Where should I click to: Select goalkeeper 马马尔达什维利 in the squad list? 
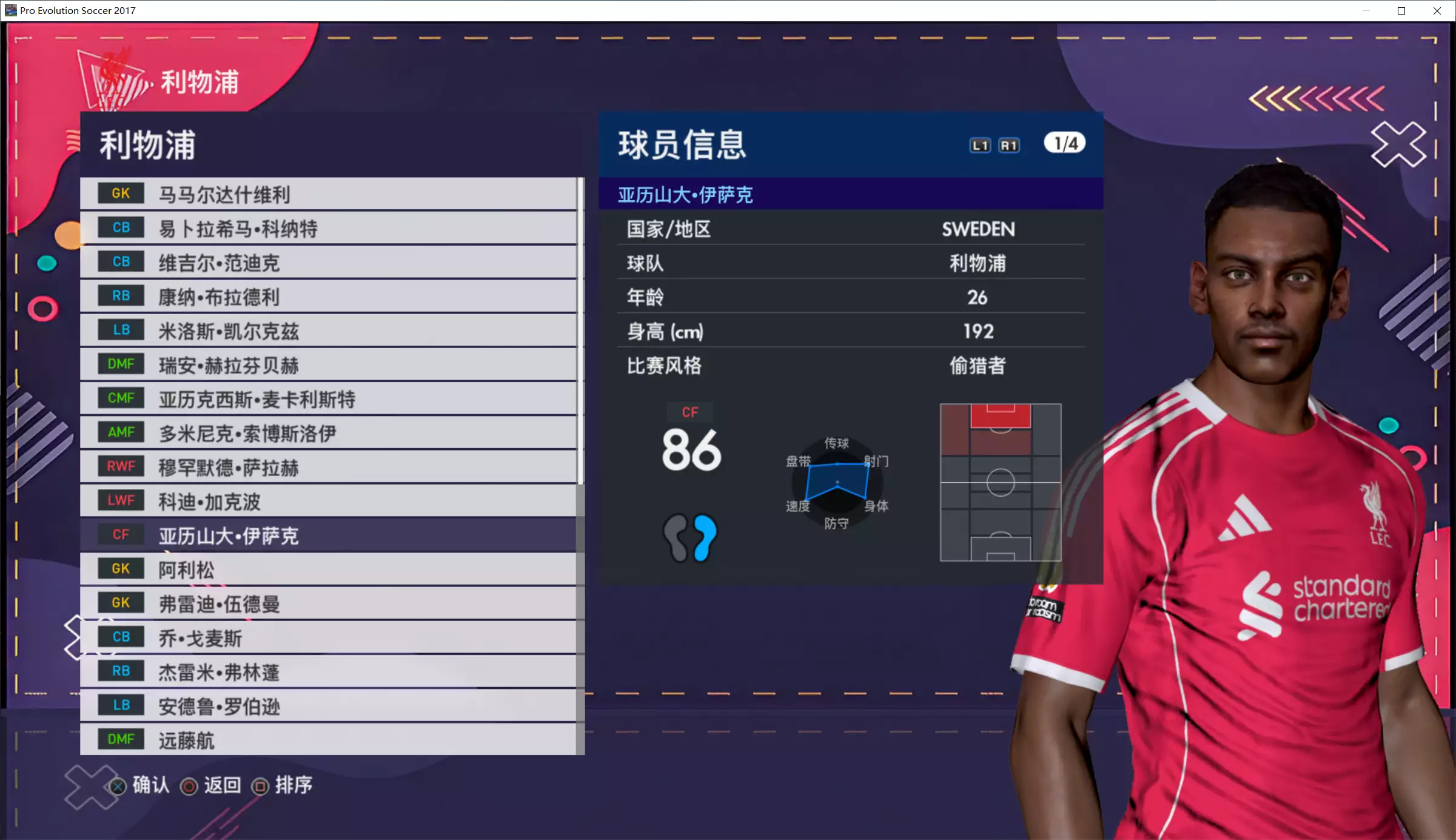[327, 194]
